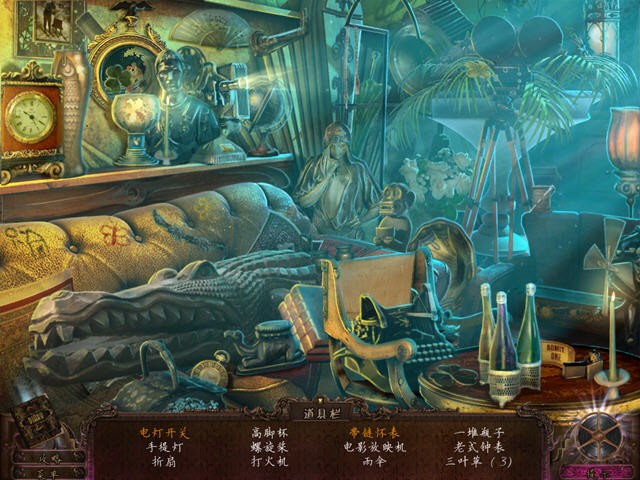Viewport: 640px width, 480px height.
Task: Choose 电影放映机 in the item list
Action: pyautogui.click(x=374, y=448)
